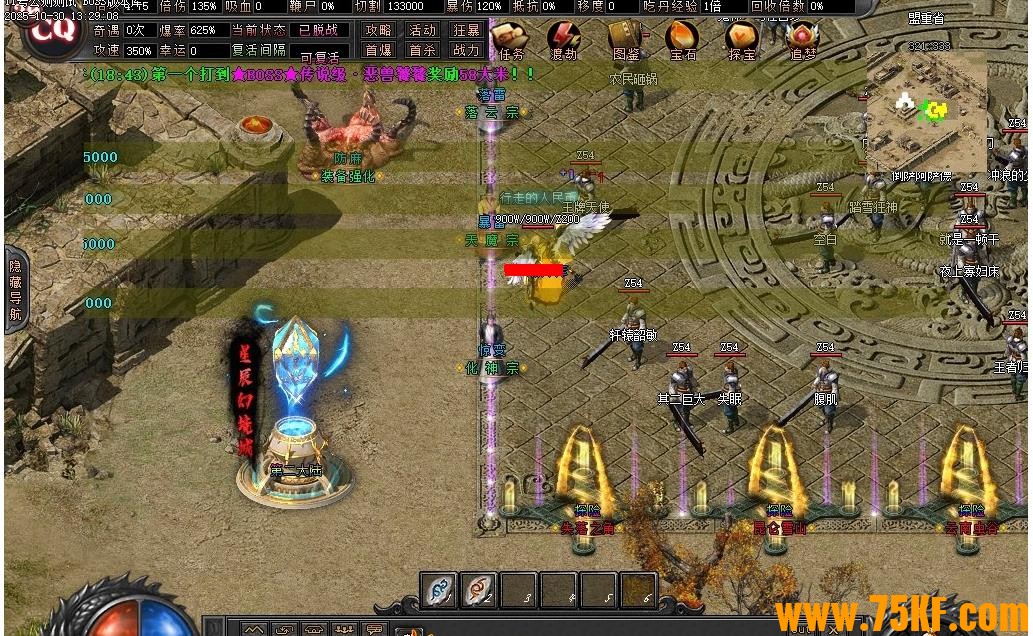Open the 宝石 gem icon
The image size is (1033, 636).
pos(683,38)
